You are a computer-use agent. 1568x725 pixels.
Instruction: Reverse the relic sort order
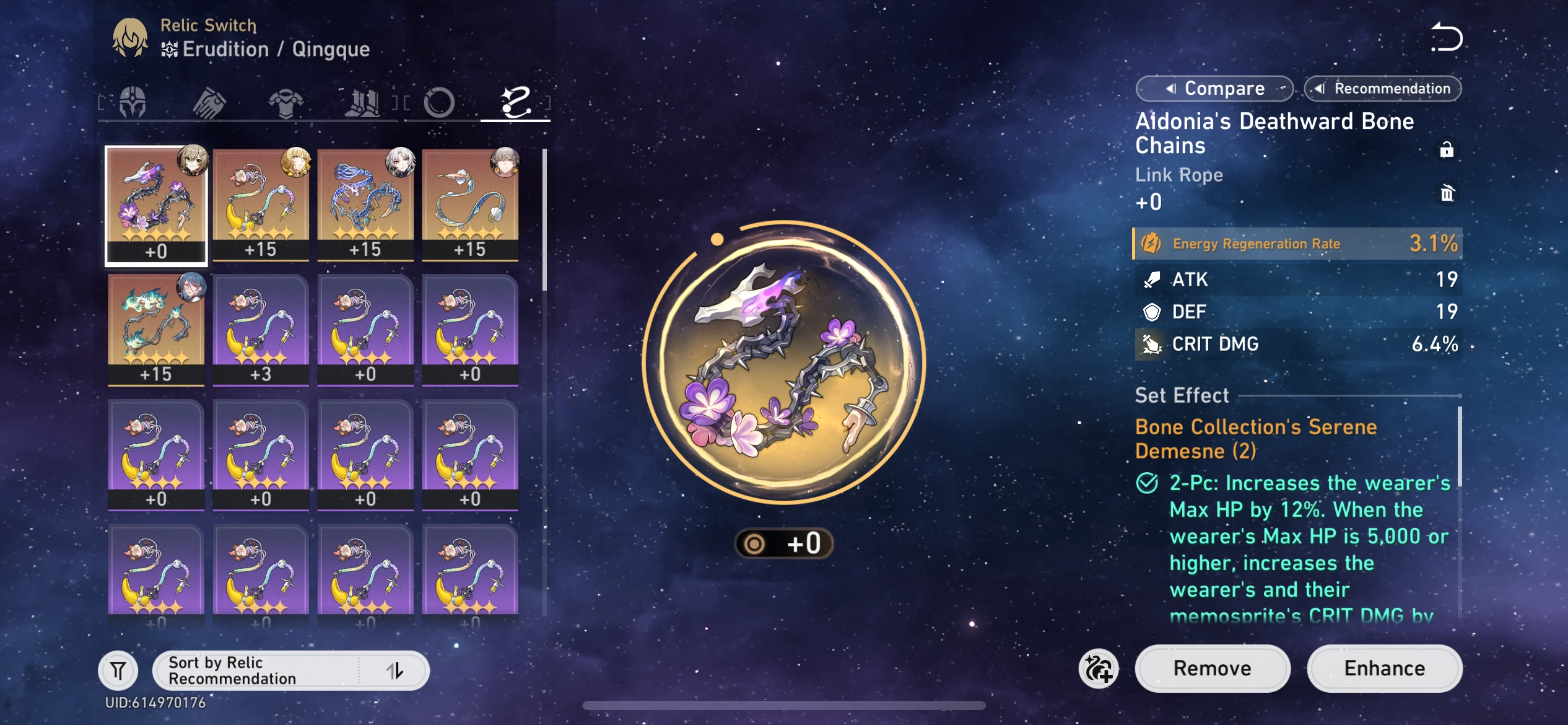tap(396, 670)
